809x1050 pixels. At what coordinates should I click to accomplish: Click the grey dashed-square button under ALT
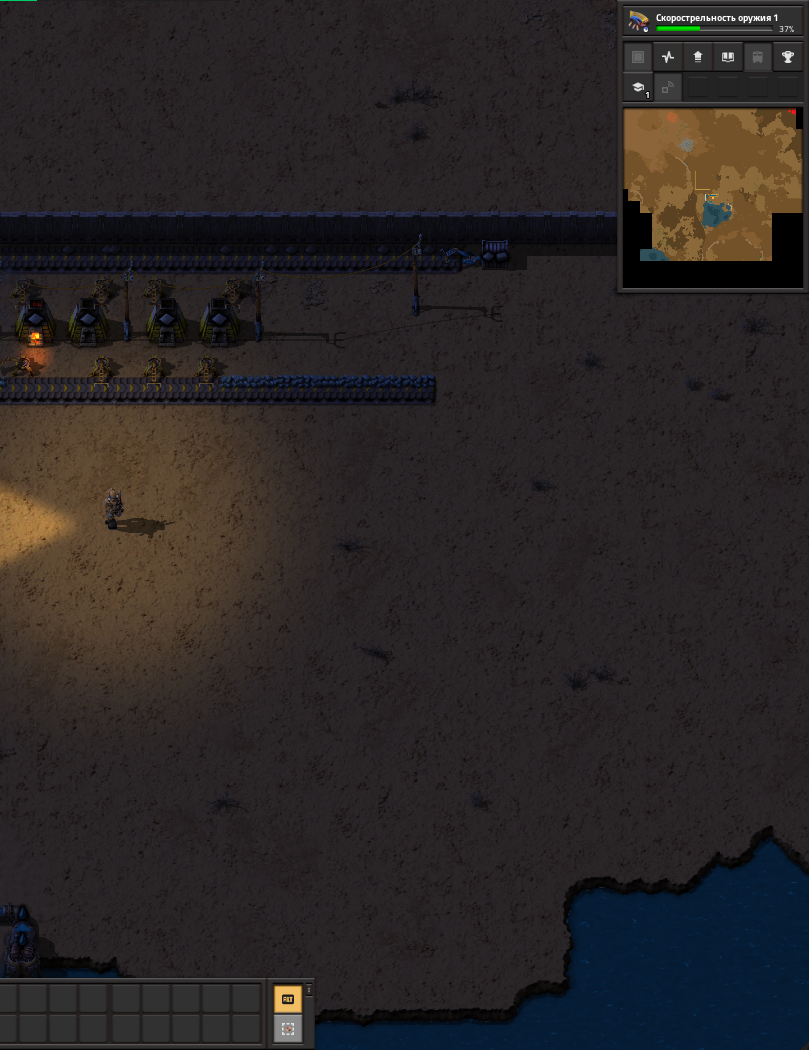point(287,1028)
